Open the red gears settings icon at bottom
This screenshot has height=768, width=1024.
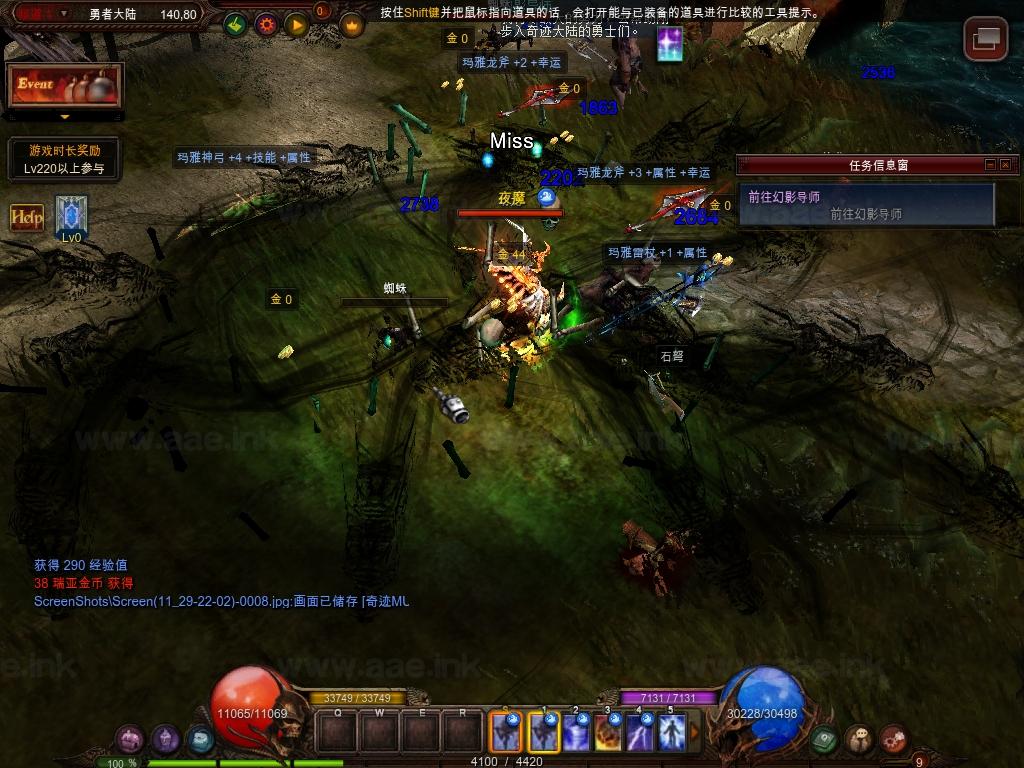893,739
